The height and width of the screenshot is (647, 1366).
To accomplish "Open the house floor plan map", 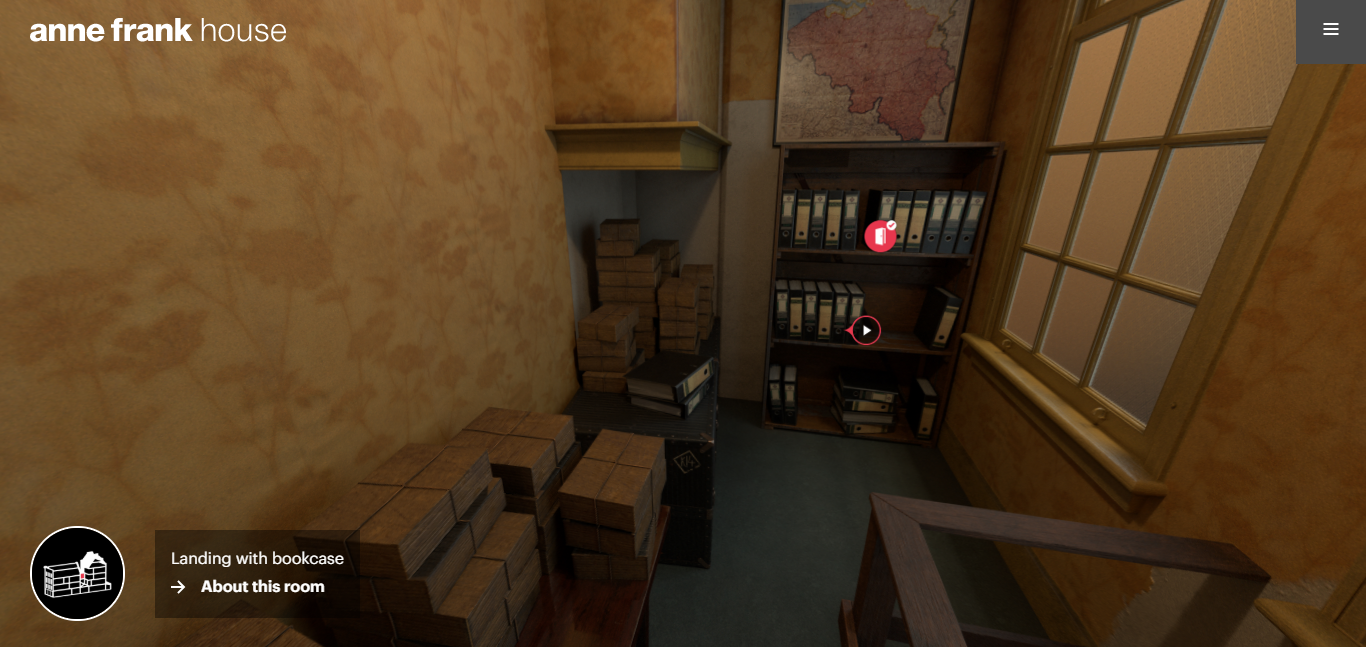I will 78,573.
